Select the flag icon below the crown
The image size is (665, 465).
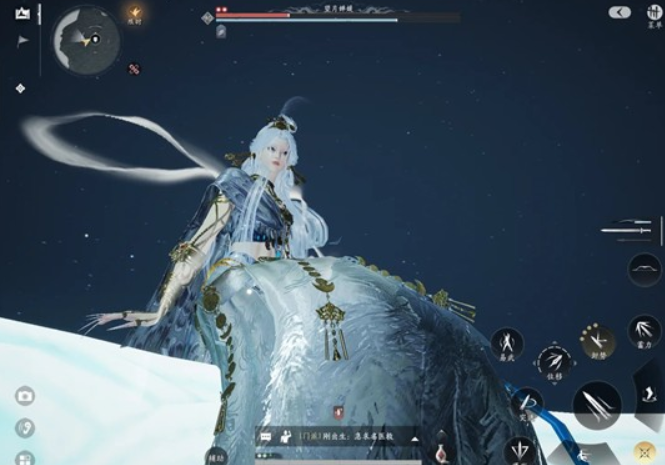coord(22,40)
